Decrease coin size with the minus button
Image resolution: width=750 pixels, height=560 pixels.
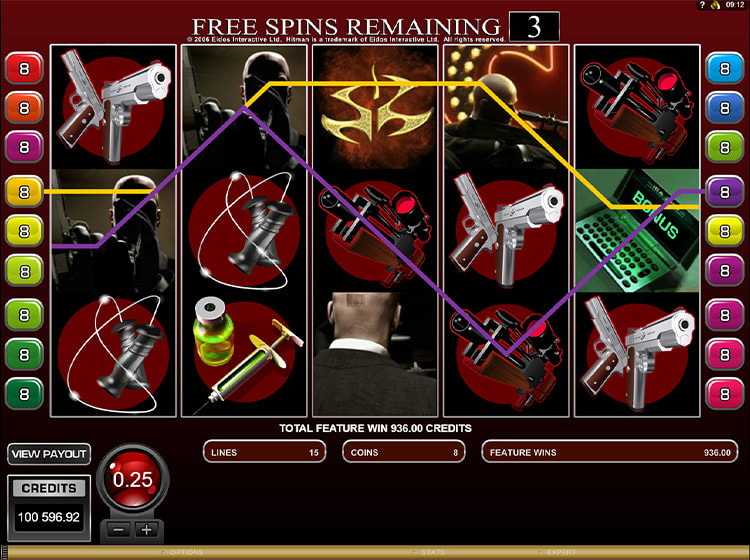pos(121,530)
